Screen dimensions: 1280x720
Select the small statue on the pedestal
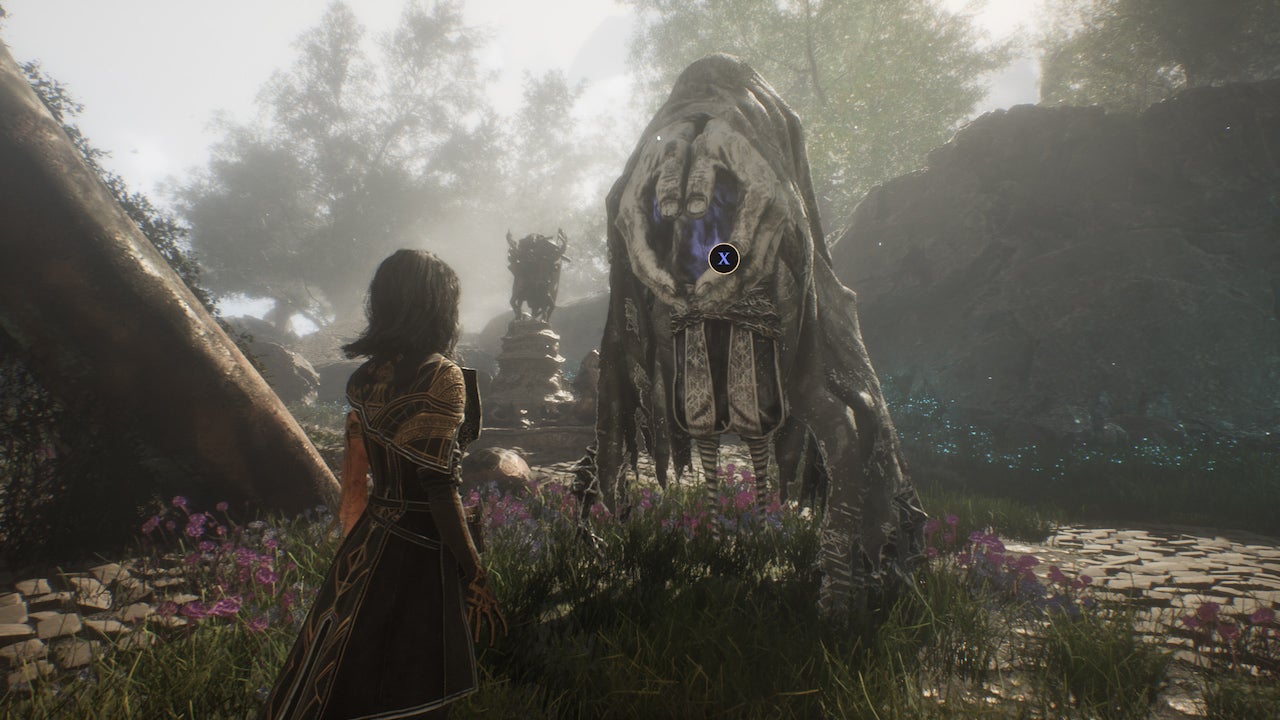536,275
